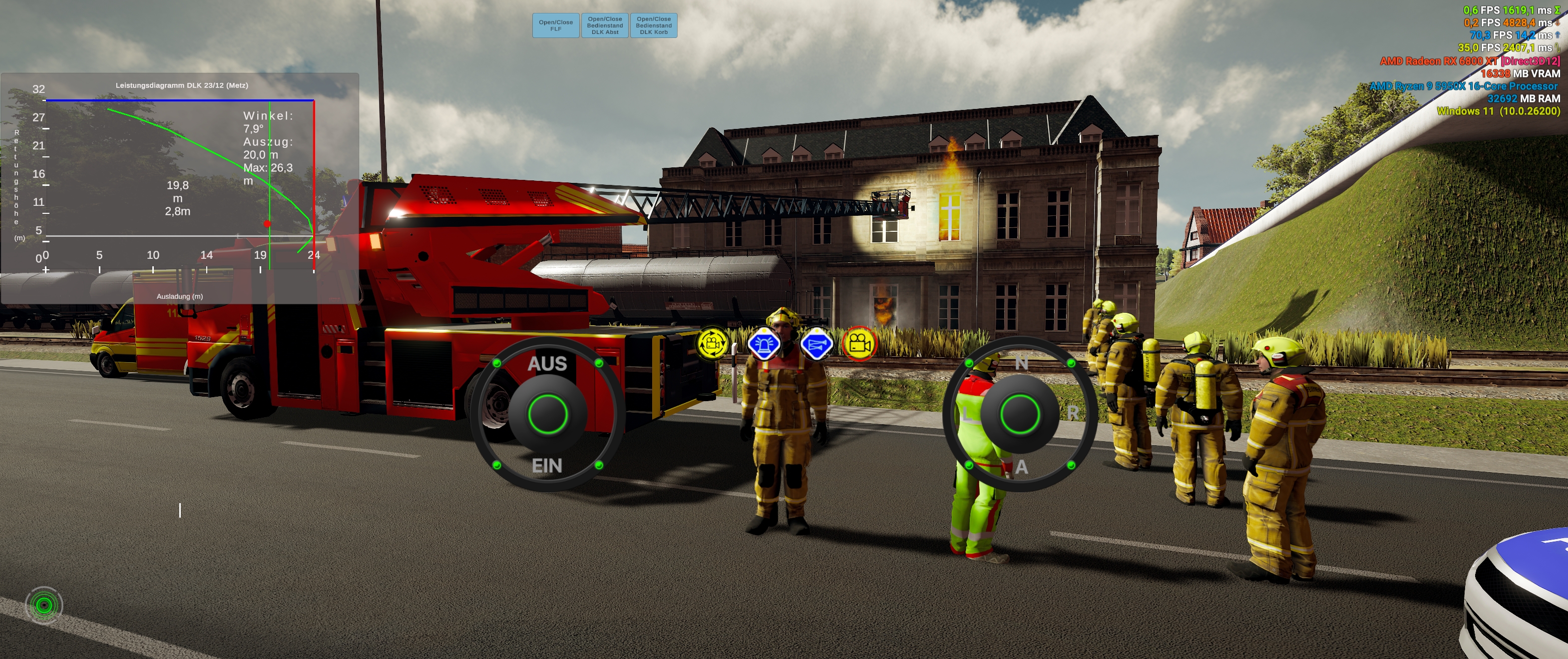Image resolution: width=1568 pixels, height=659 pixels.
Task: Open the Bedienstand DLK Korb panel
Action: pos(653,25)
